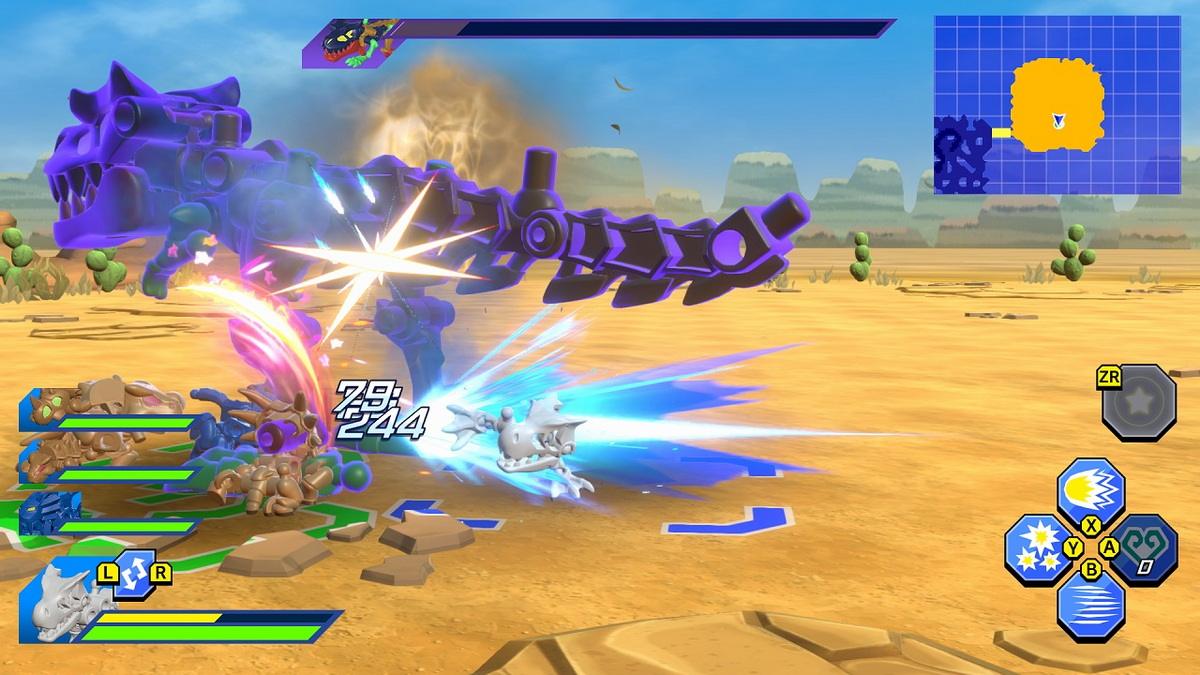Click the swap-arrows character switch icon
The height and width of the screenshot is (675, 1200).
[134, 575]
